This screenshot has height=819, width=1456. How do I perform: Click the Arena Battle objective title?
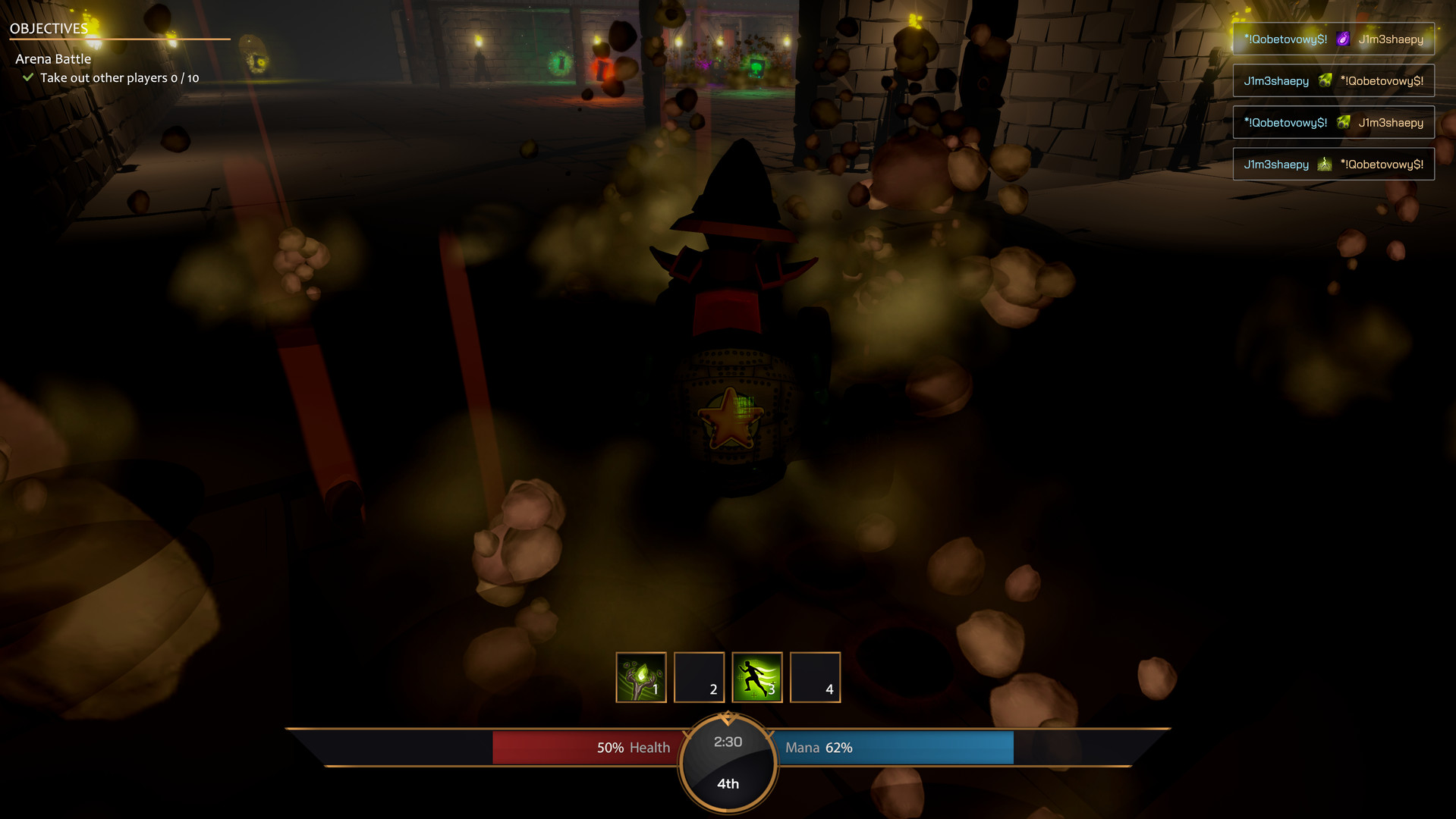53,59
